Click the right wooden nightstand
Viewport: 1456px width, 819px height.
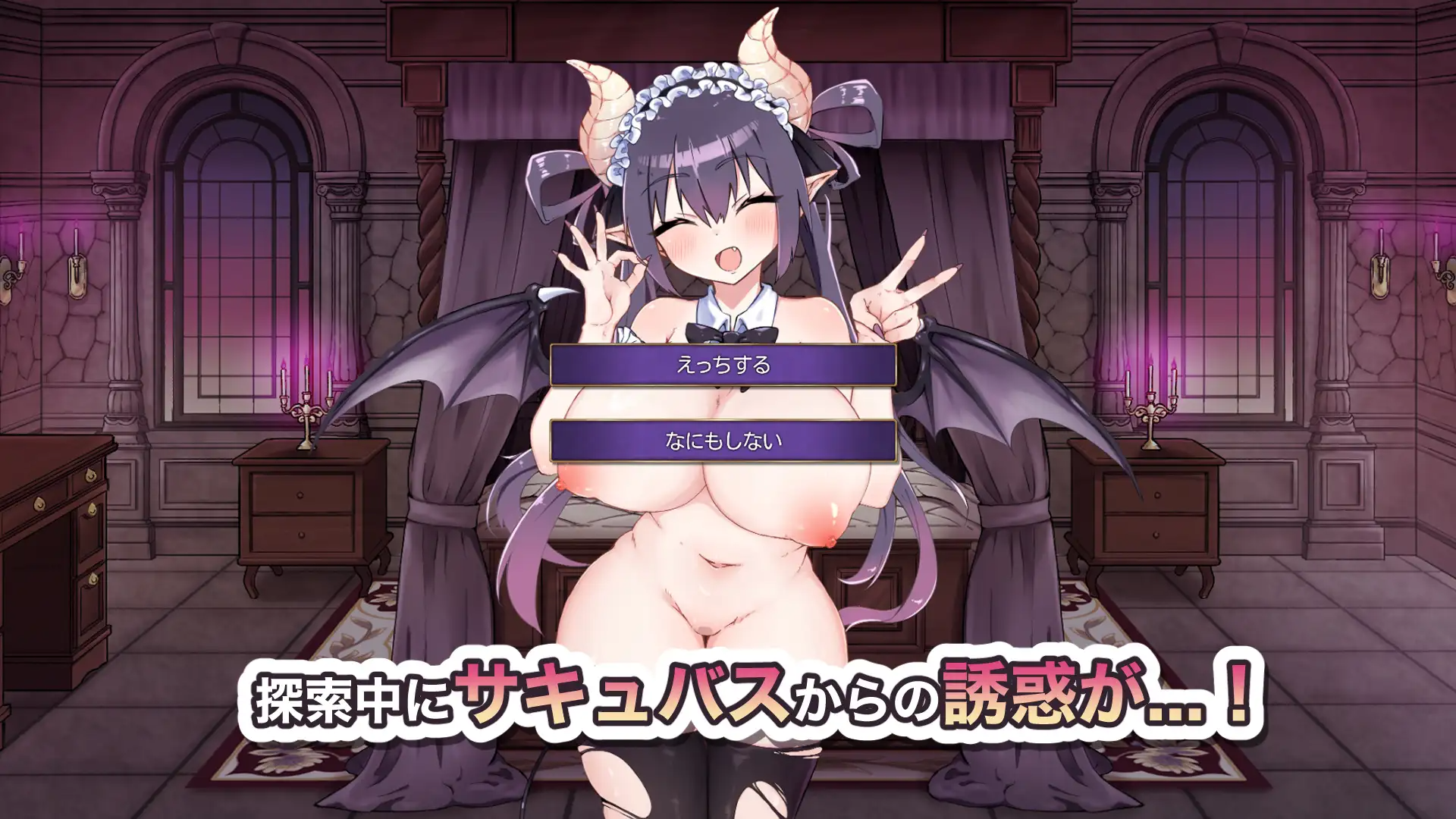[x=1153, y=516]
